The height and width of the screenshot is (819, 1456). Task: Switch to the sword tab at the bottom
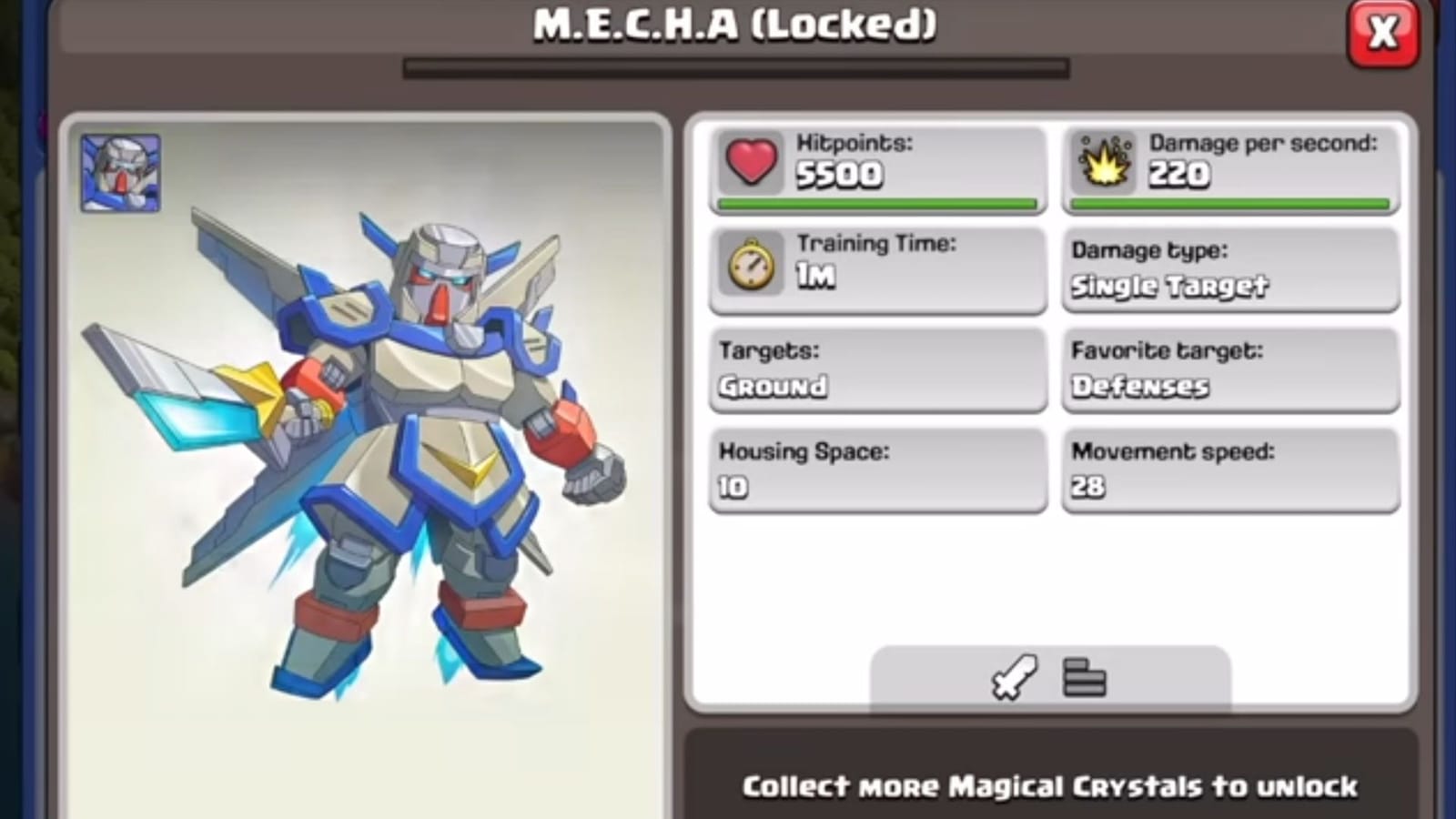tap(1013, 677)
